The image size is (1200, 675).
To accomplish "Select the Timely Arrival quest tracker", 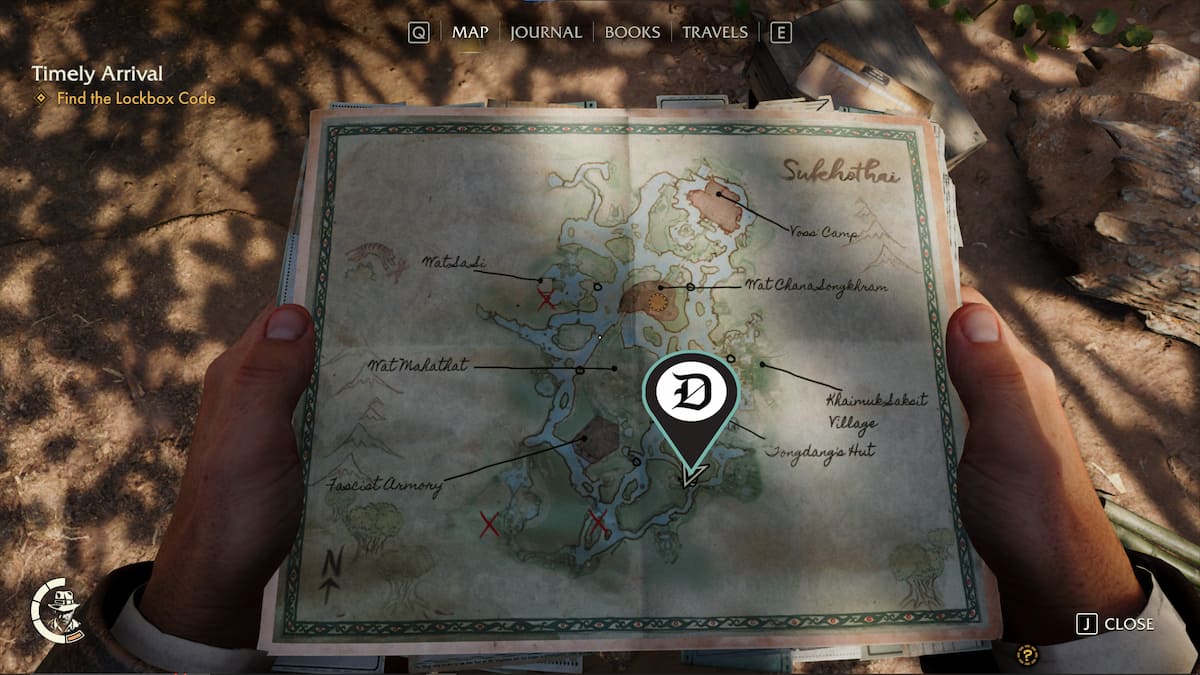I will click(x=97, y=74).
